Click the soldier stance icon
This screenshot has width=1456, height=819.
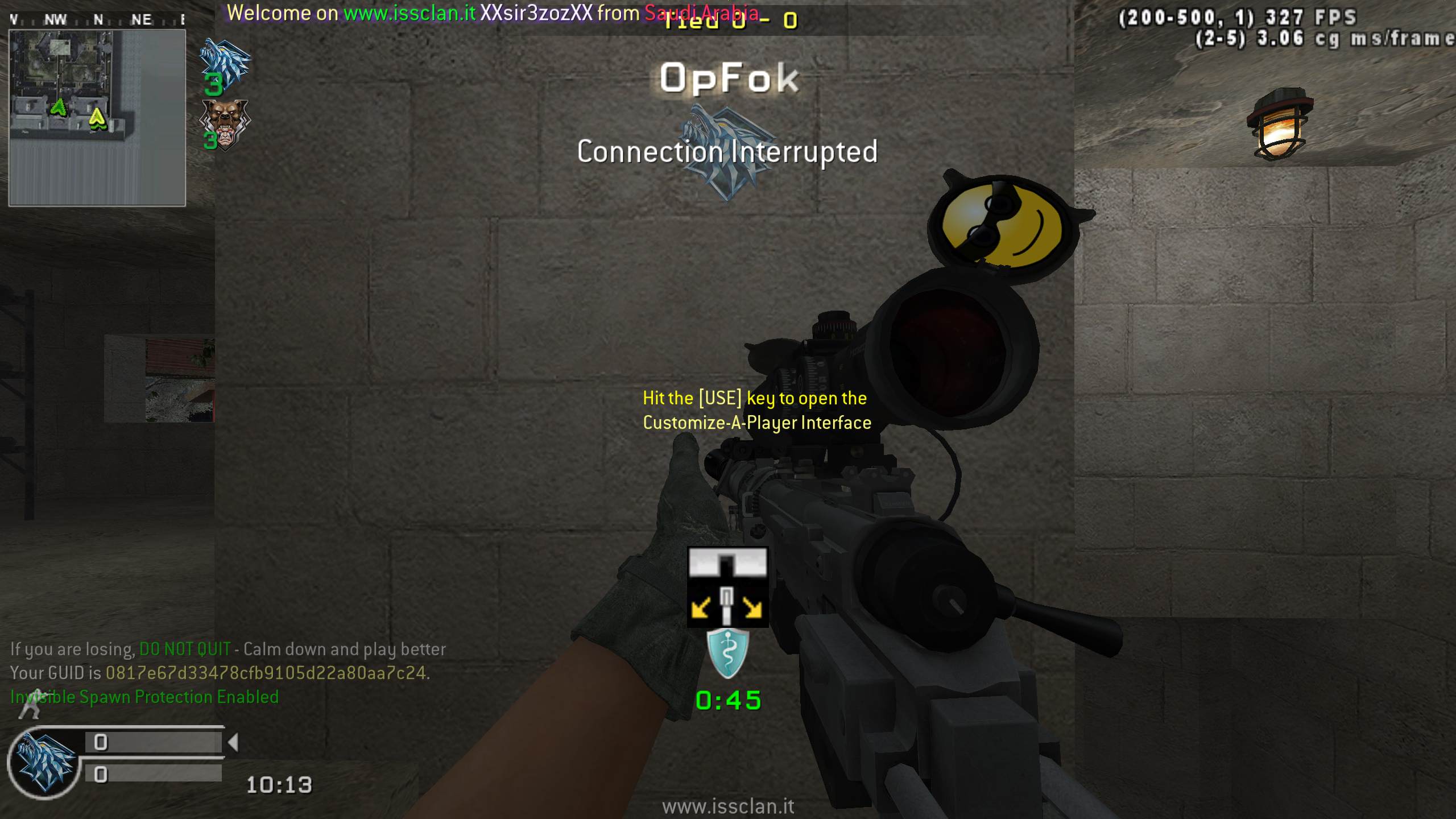[30, 705]
